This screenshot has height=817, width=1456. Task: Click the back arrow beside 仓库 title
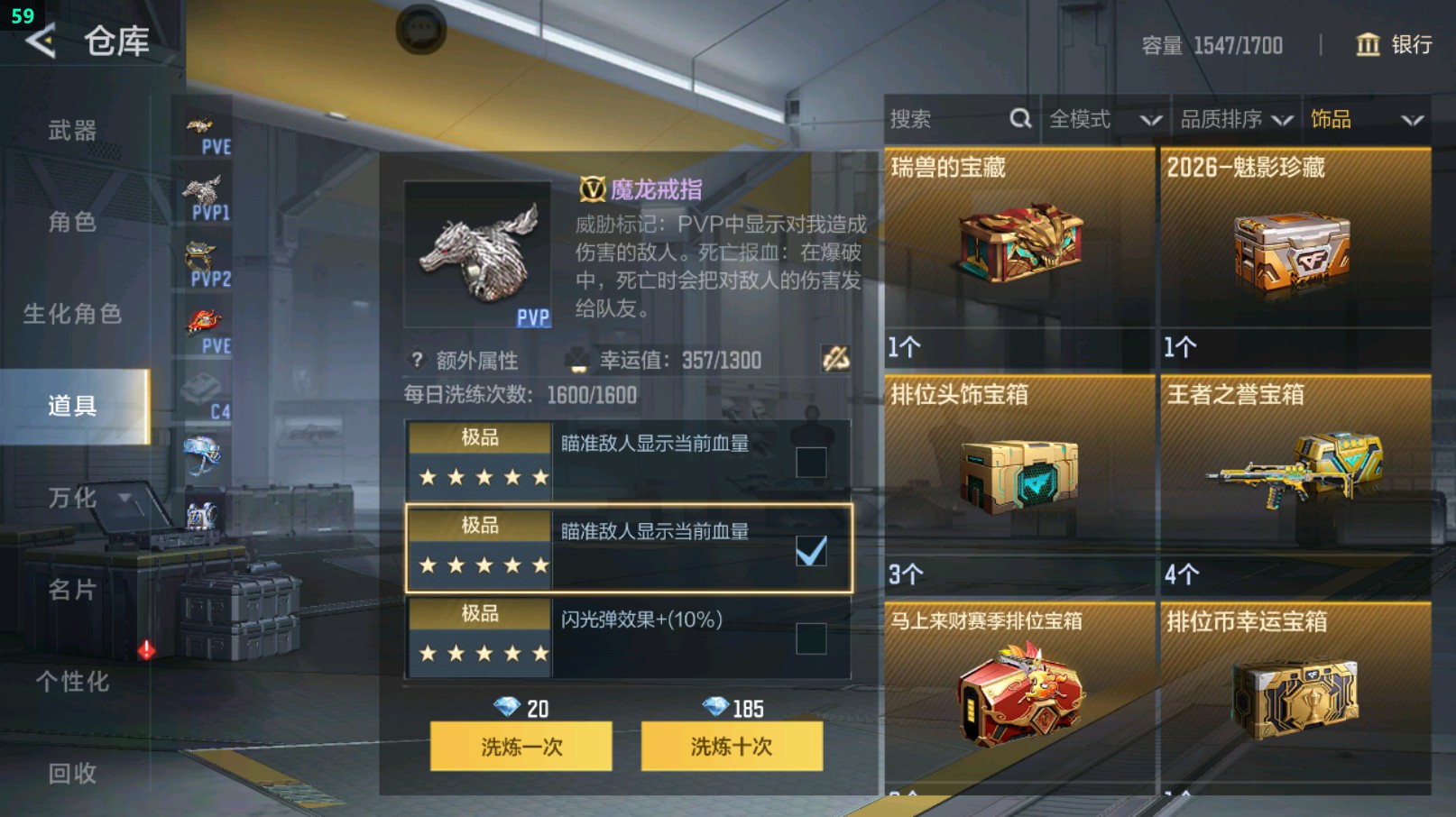(40, 41)
